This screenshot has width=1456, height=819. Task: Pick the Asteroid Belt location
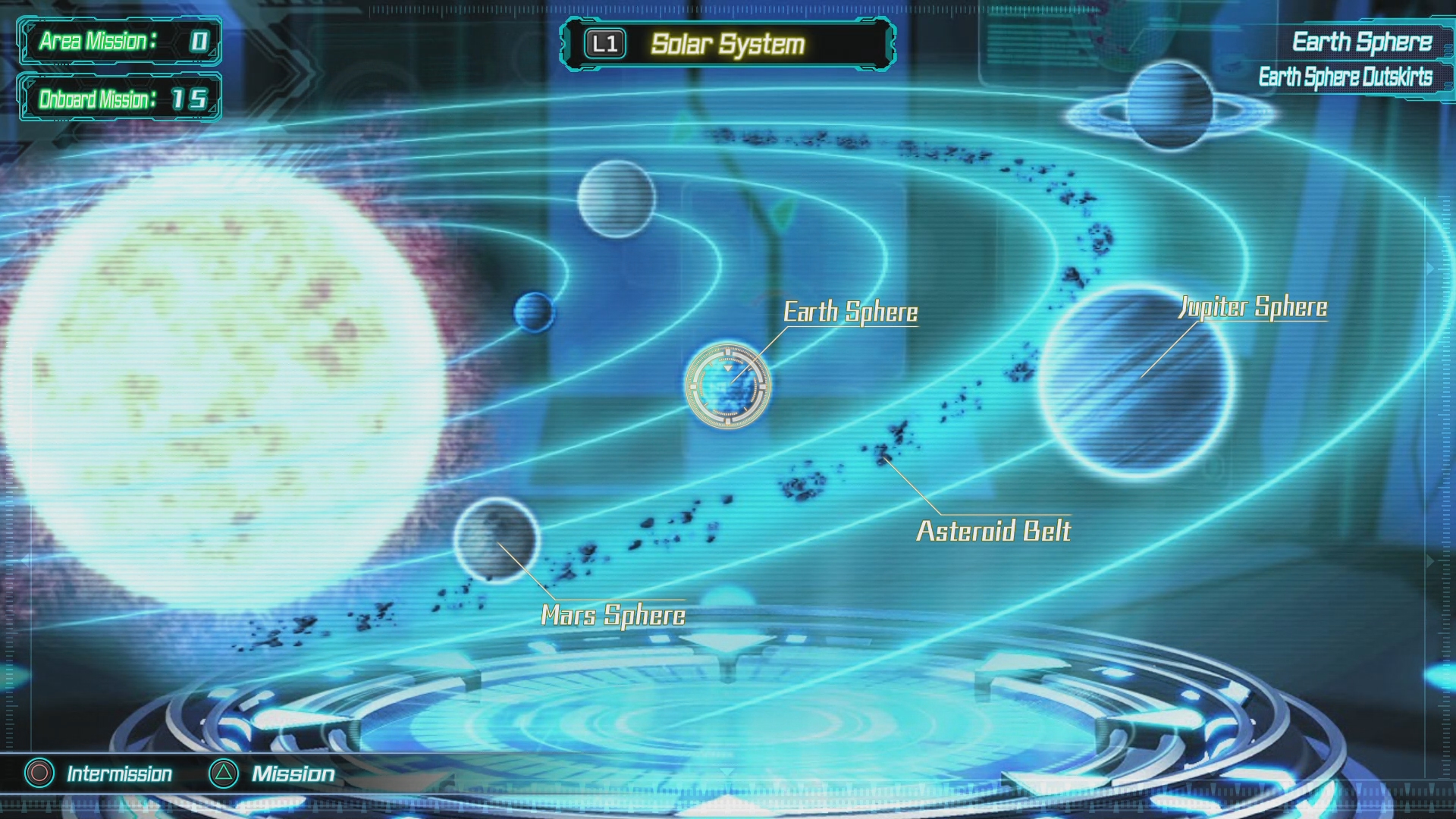tap(993, 530)
